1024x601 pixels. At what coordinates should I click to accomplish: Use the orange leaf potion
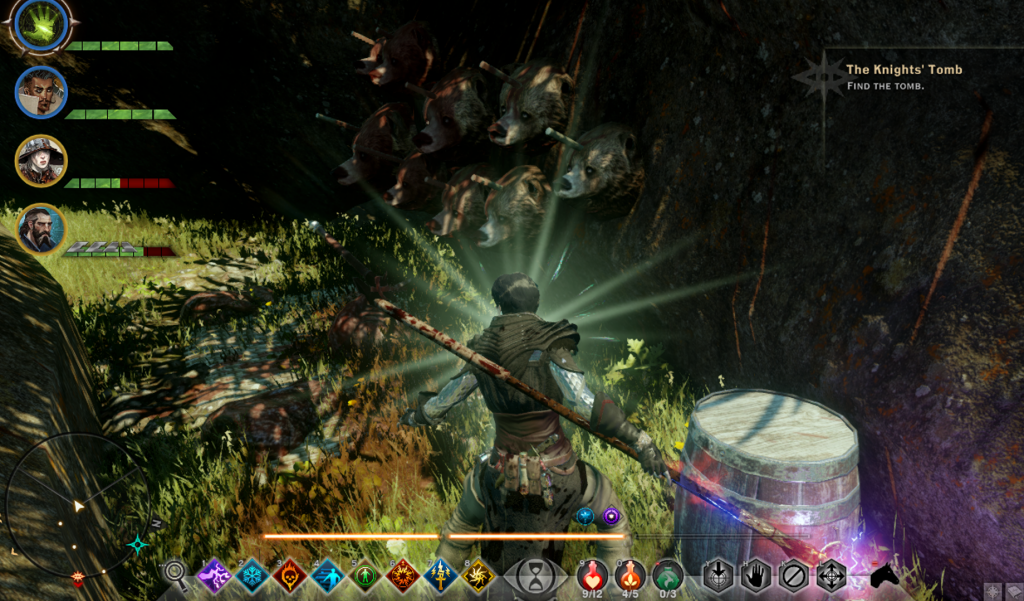631,576
